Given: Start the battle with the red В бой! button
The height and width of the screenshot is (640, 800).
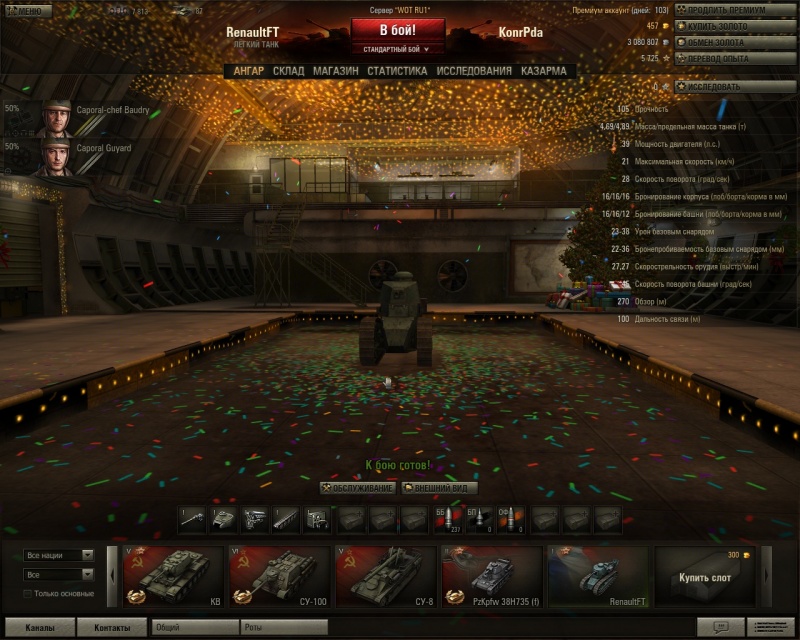Looking at the screenshot, I should (x=397, y=30).
